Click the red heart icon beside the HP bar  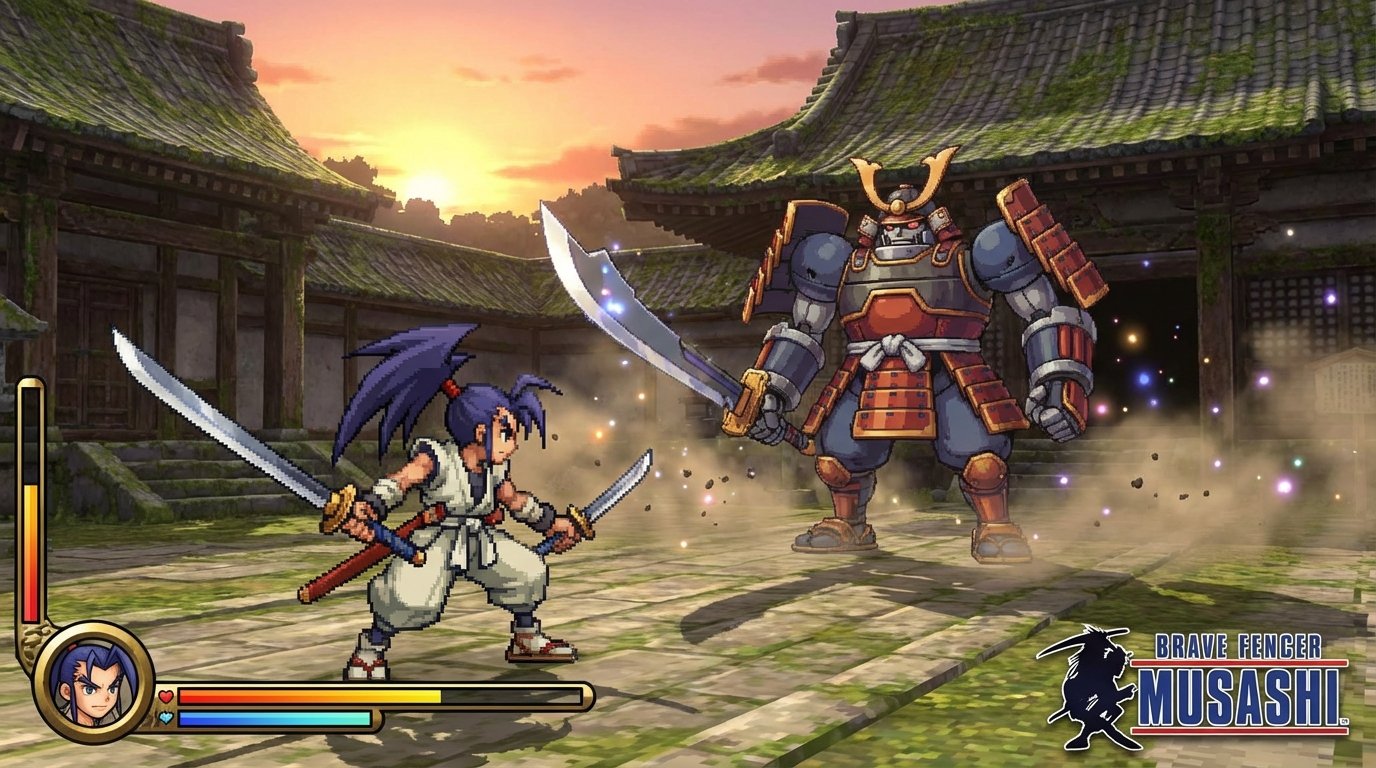pyautogui.click(x=165, y=694)
